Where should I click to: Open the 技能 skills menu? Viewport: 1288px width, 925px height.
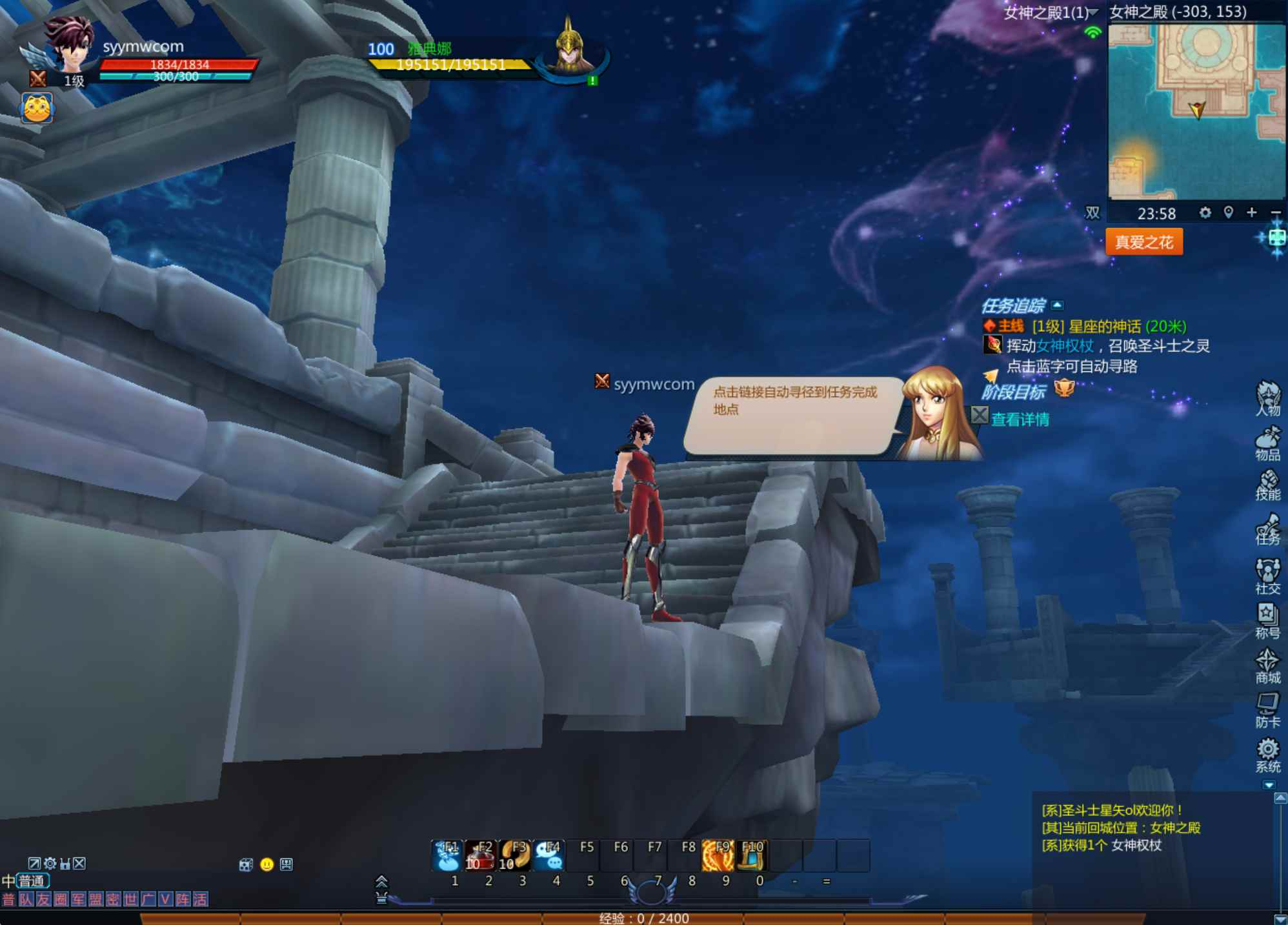coord(1267,485)
